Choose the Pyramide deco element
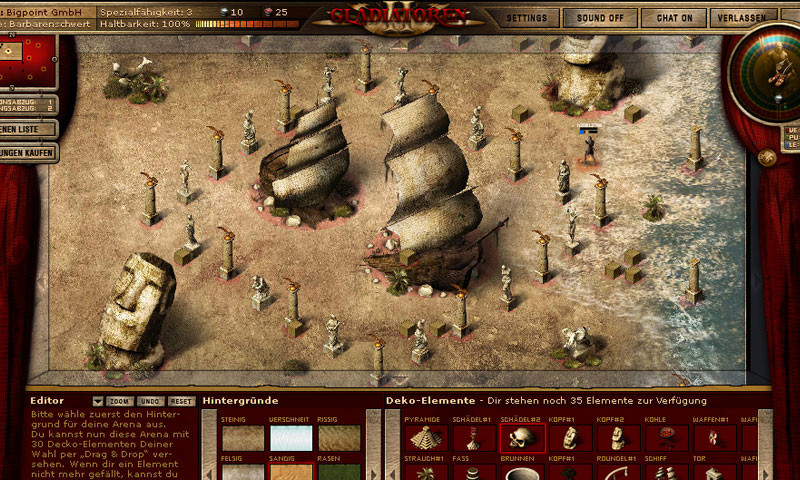Screen dimensions: 800x480 426,438
